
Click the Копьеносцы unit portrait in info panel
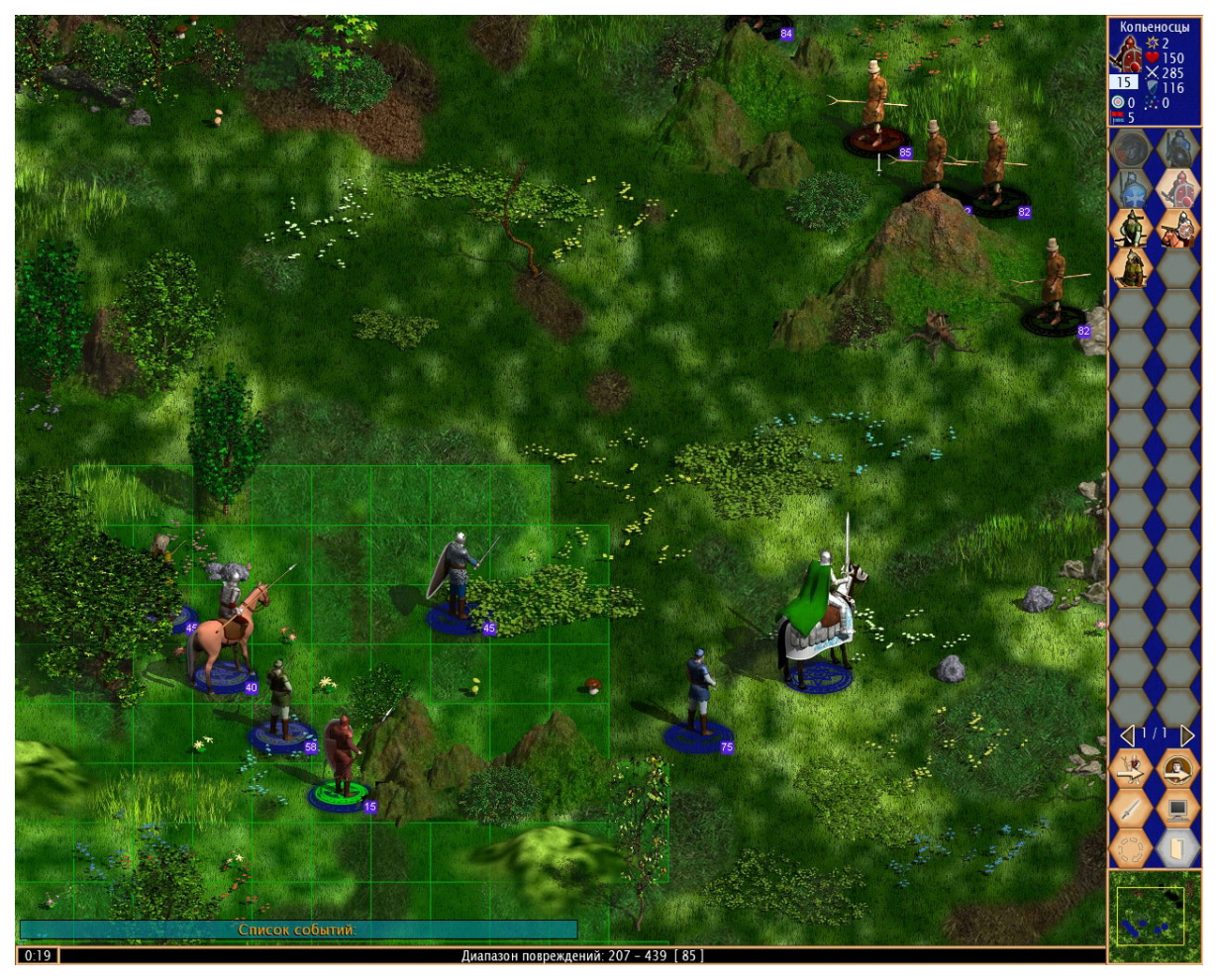(x=1125, y=55)
